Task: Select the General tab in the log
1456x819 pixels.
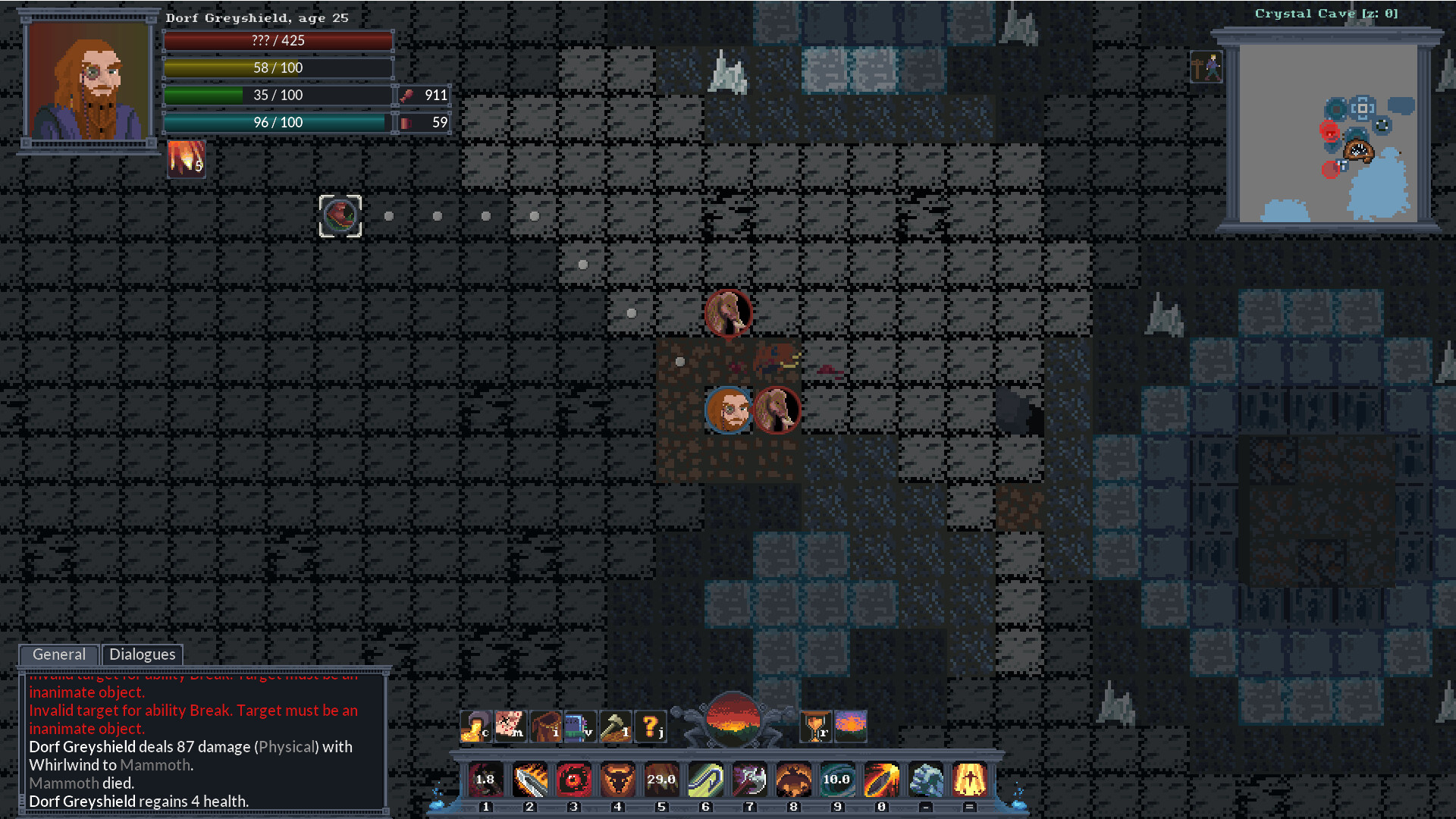Action: (x=58, y=654)
